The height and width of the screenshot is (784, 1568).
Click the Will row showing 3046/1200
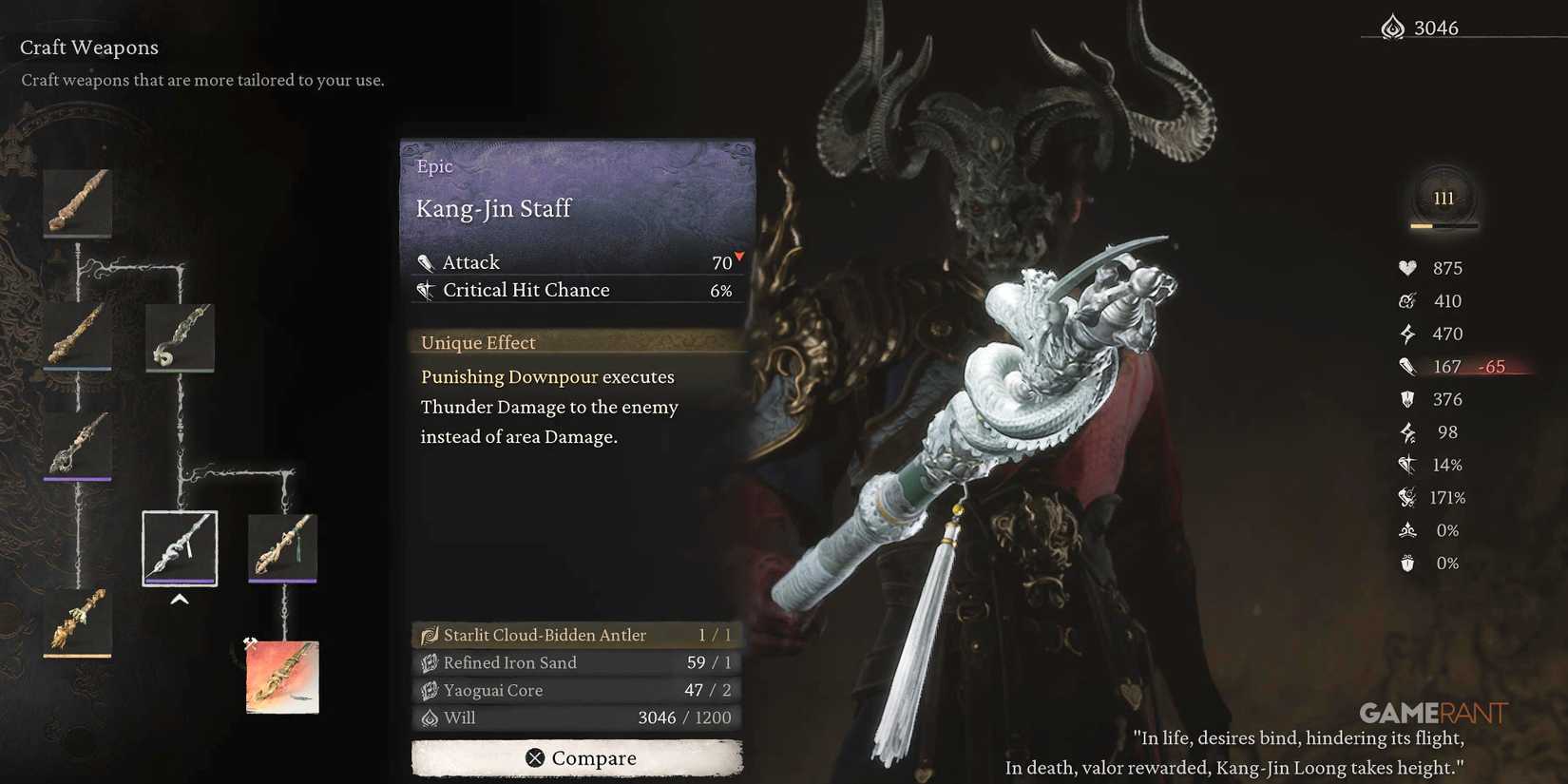click(x=575, y=717)
